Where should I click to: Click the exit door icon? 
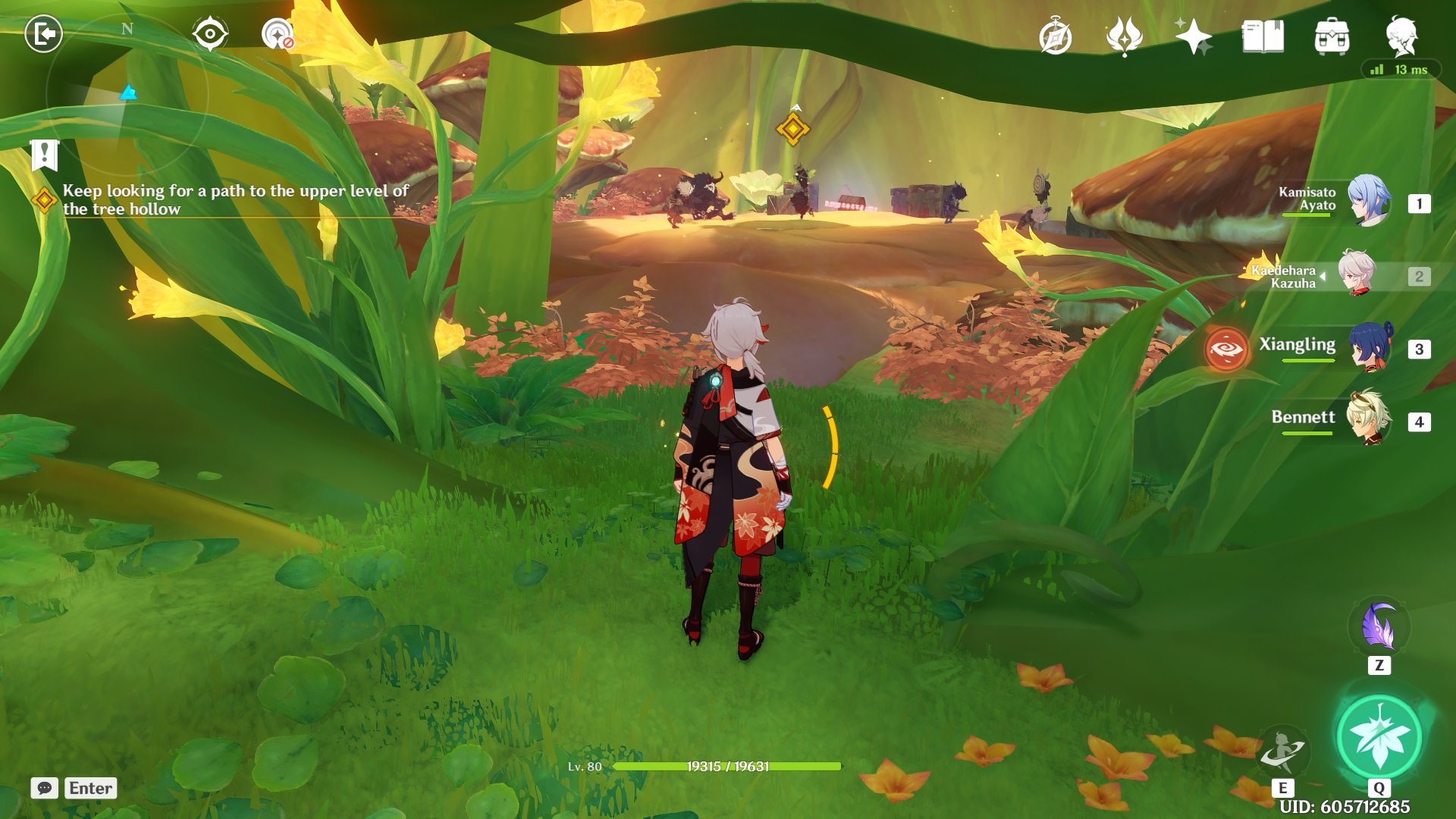[43, 34]
